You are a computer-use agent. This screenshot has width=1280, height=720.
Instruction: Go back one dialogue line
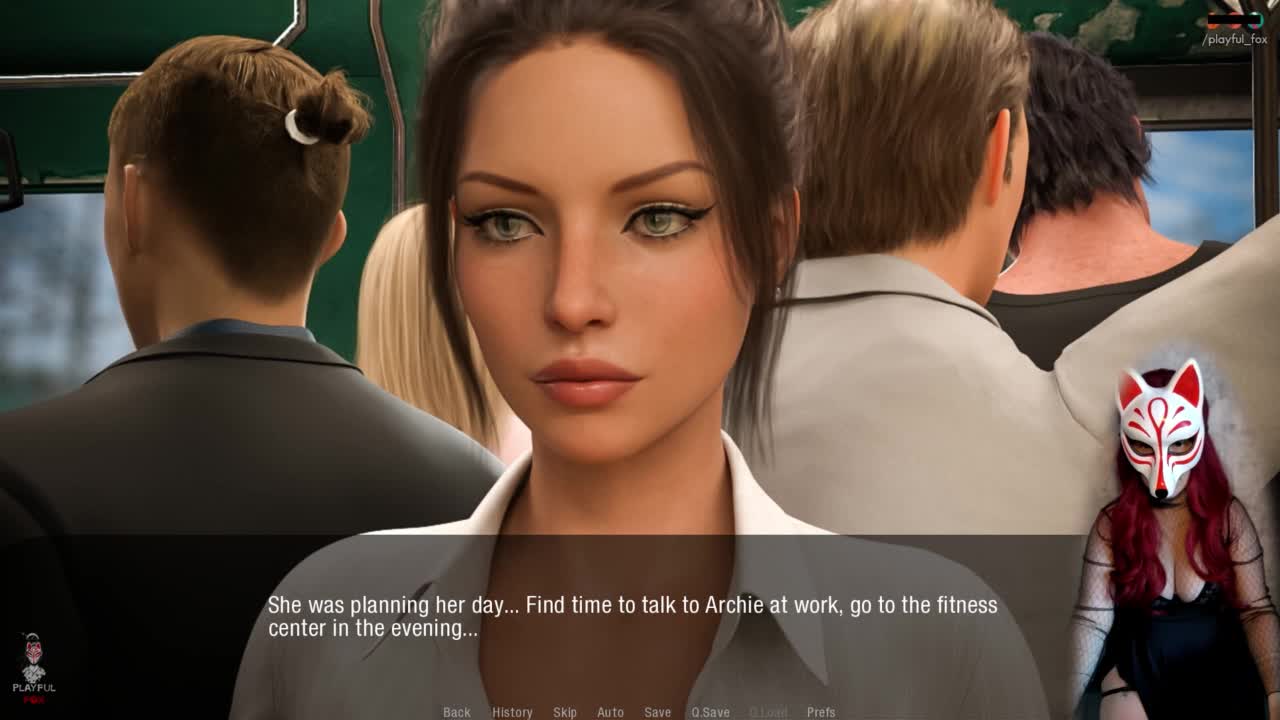coord(456,712)
